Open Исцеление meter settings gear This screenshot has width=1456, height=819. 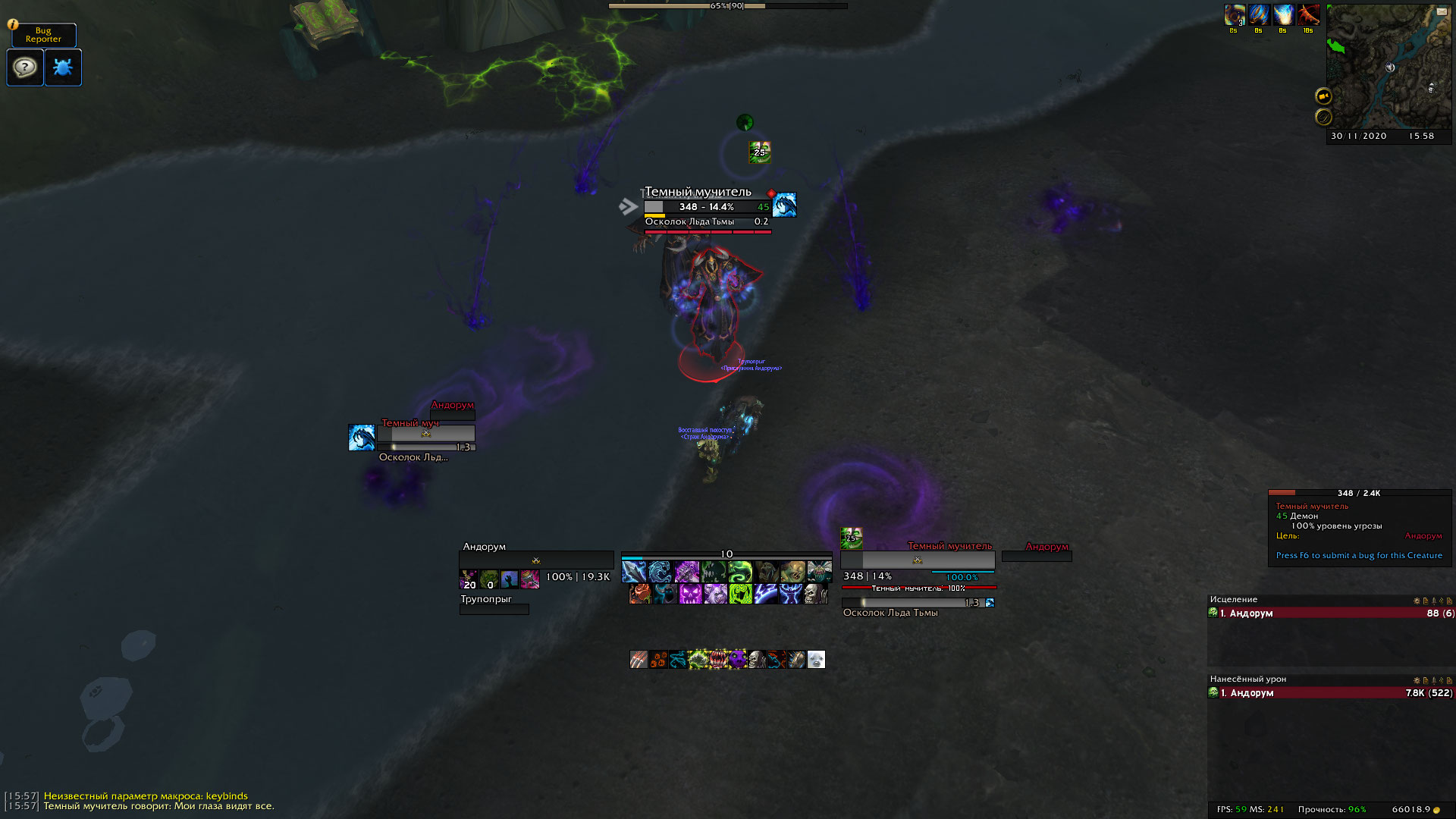pyautogui.click(x=1417, y=601)
